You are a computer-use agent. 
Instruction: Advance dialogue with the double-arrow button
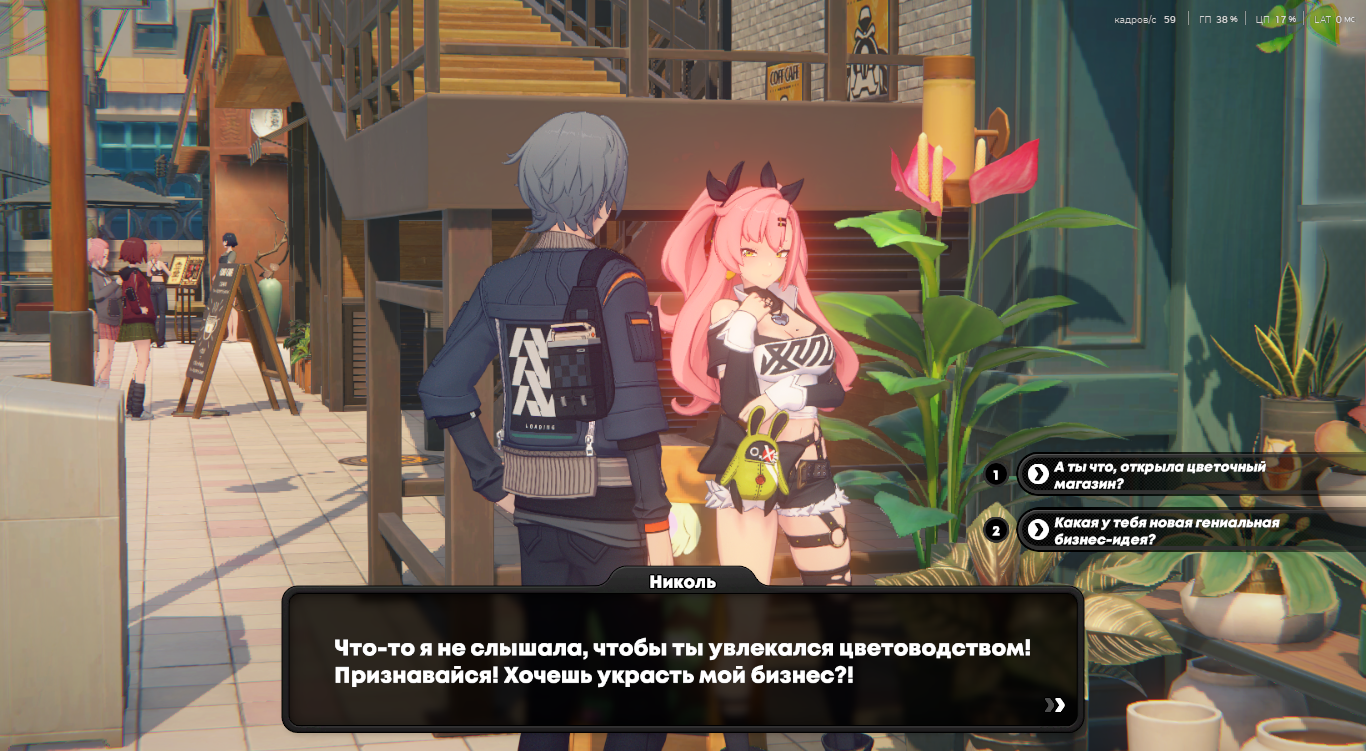[1055, 705]
